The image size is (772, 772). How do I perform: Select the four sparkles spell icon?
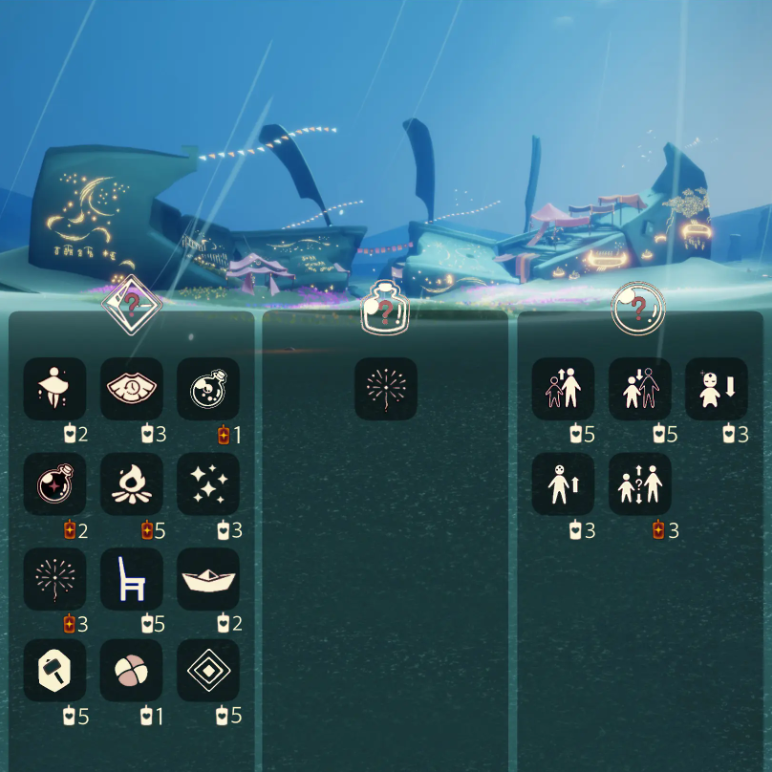[x=209, y=484]
